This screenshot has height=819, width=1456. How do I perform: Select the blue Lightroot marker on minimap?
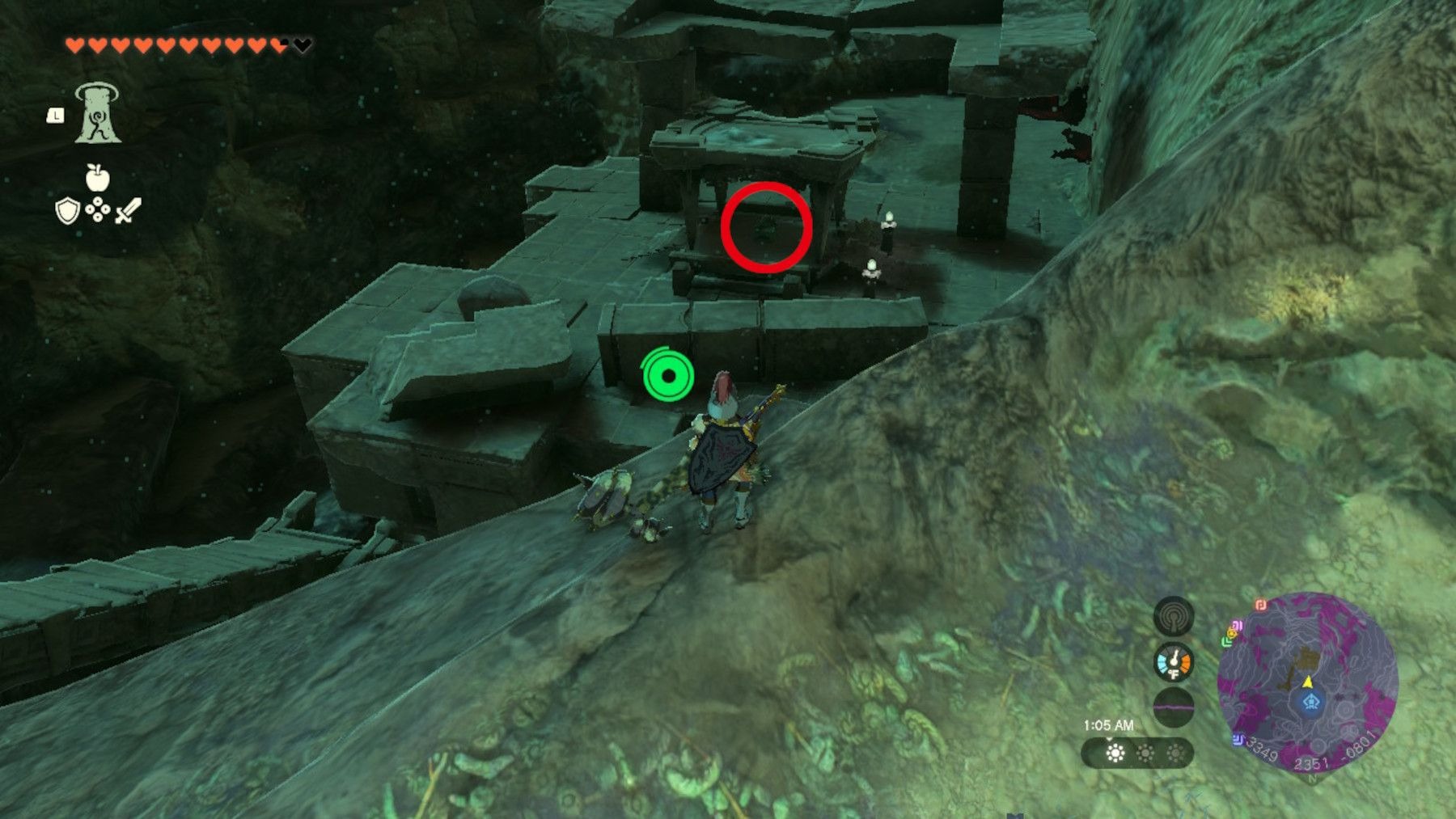click(x=1310, y=702)
